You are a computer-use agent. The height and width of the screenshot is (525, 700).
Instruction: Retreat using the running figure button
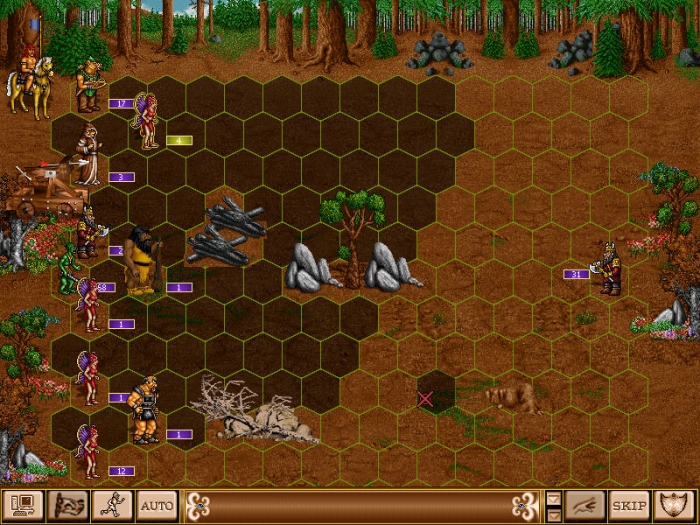tap(111, 504)
